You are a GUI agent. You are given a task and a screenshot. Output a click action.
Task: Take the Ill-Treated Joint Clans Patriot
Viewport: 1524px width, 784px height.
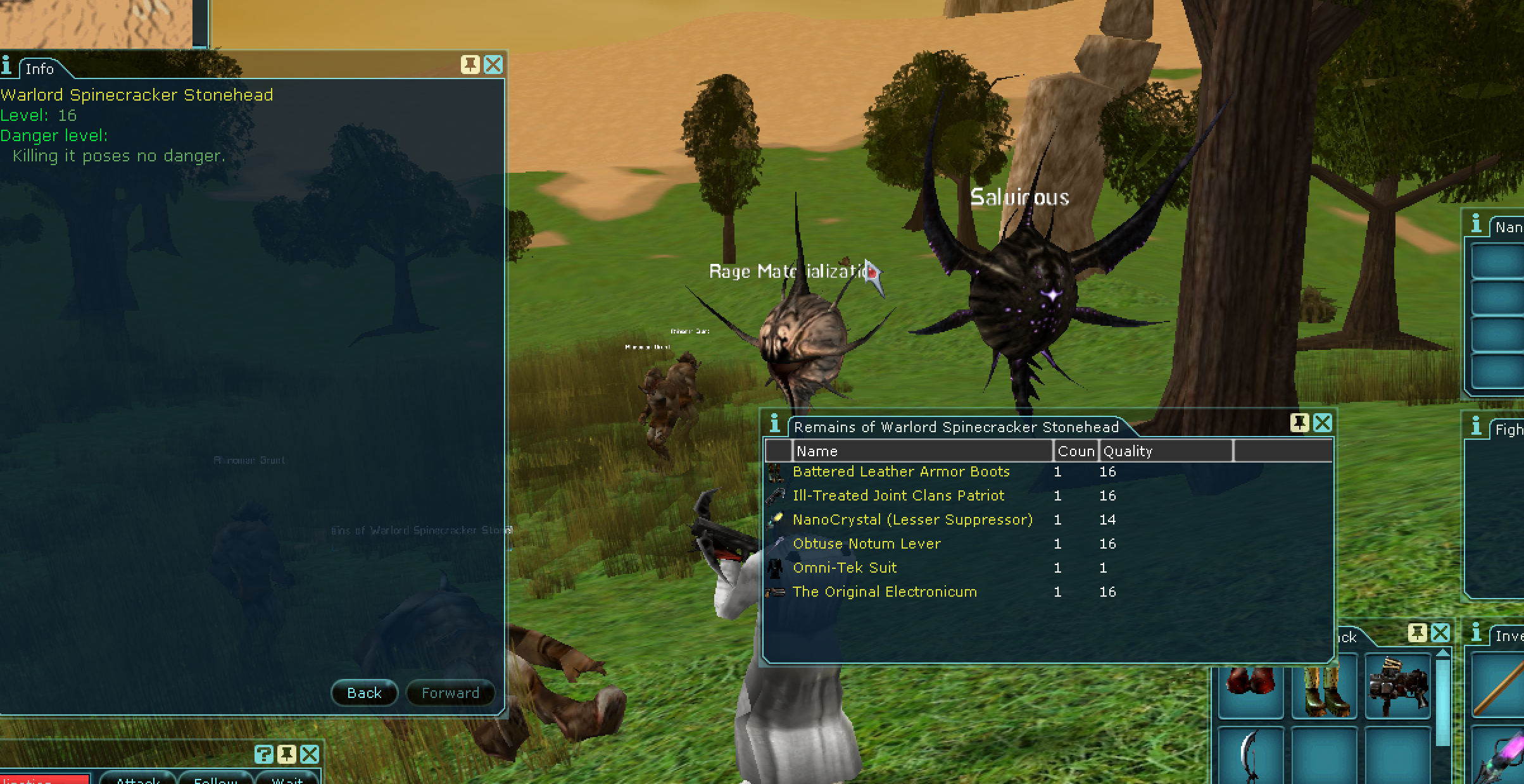point(898,496)
